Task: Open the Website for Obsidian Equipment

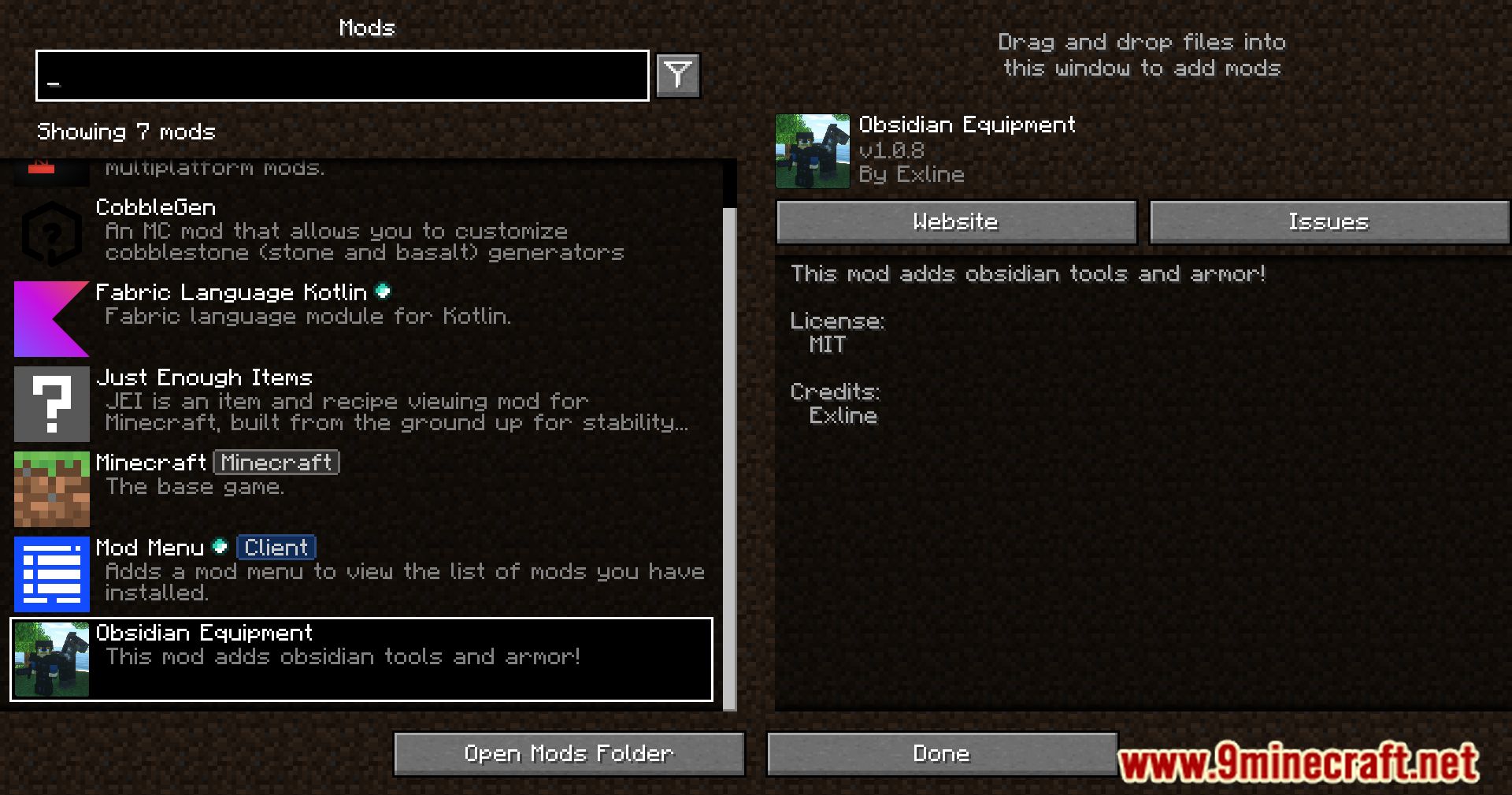Action: [x=955, y=221]
